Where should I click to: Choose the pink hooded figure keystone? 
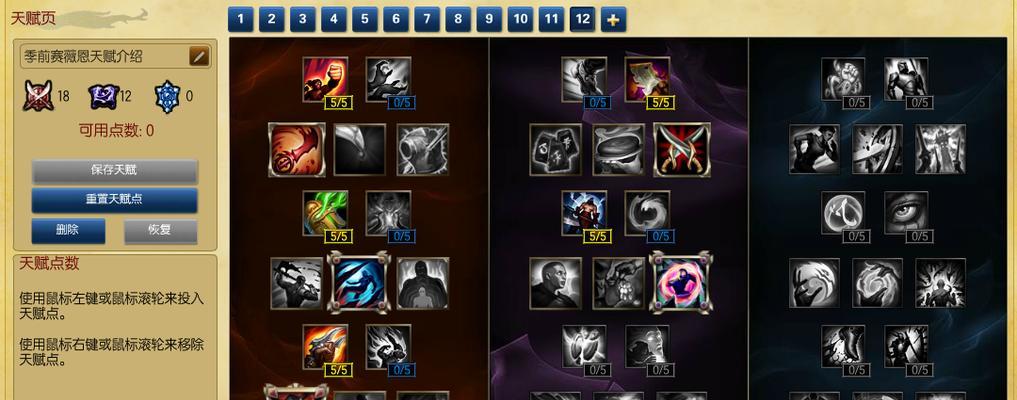click(680, 283)
